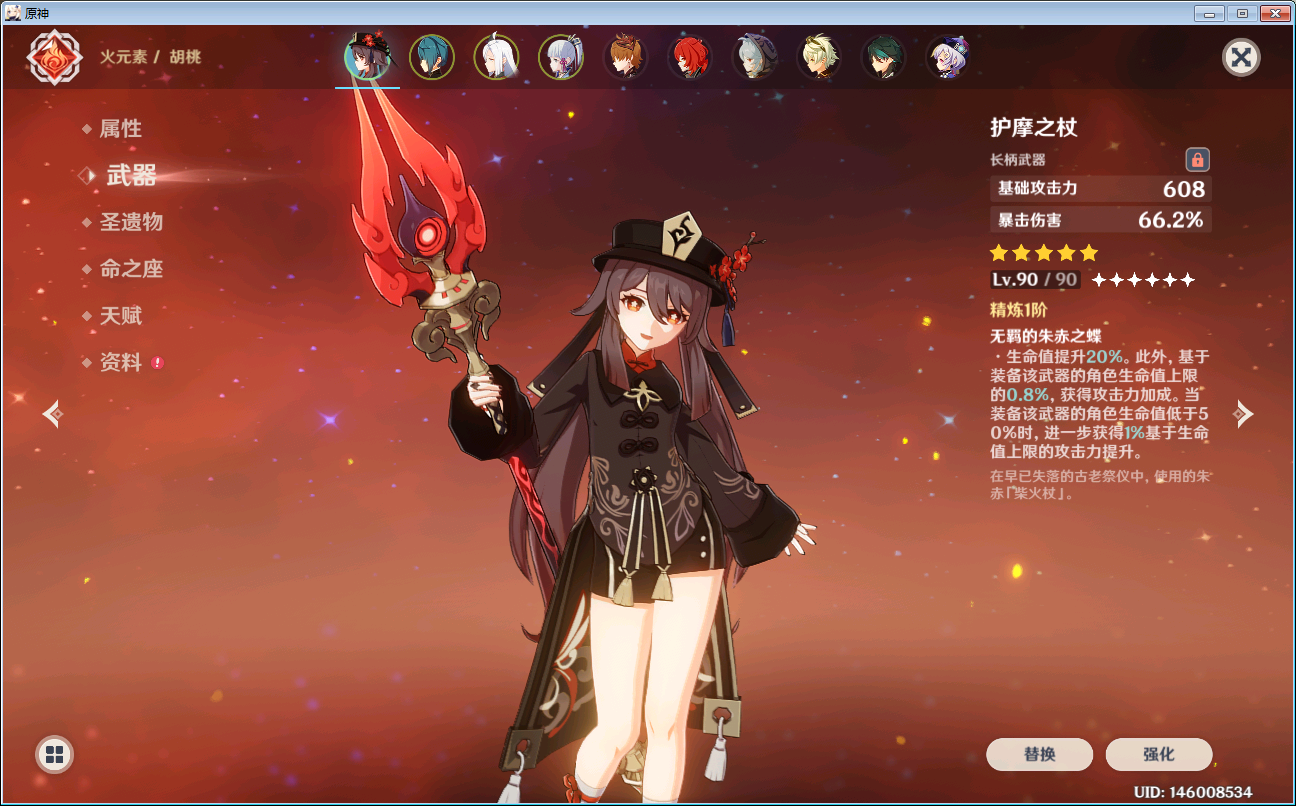Image resolution: width=1296 pixels, height=806 pixels.
Task: Select the orange-haired Tartaglia portrait
Action: coord(625,57)
